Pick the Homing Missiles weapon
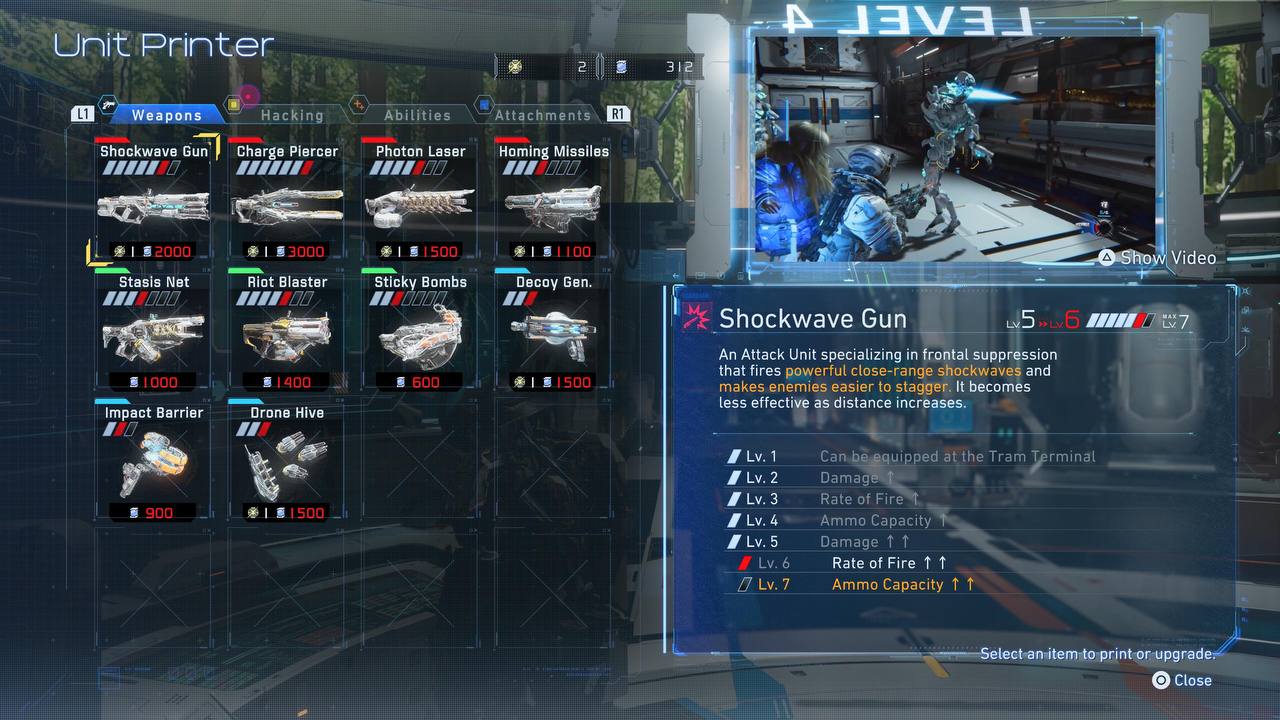The image size is (1280, 720). [553, 200]
